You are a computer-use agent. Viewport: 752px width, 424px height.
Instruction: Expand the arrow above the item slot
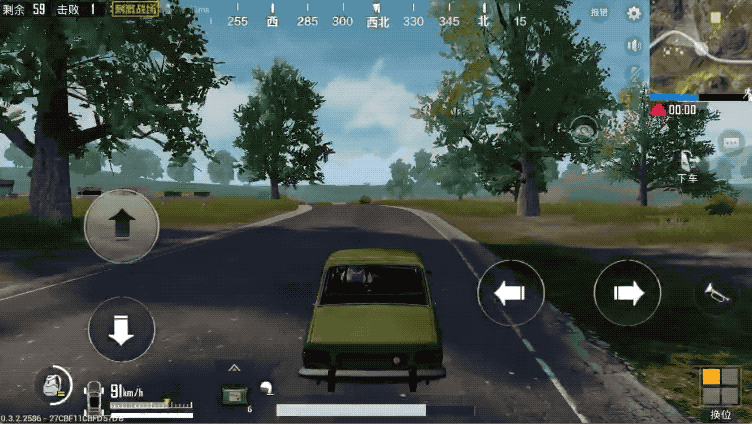click(234, 368)
